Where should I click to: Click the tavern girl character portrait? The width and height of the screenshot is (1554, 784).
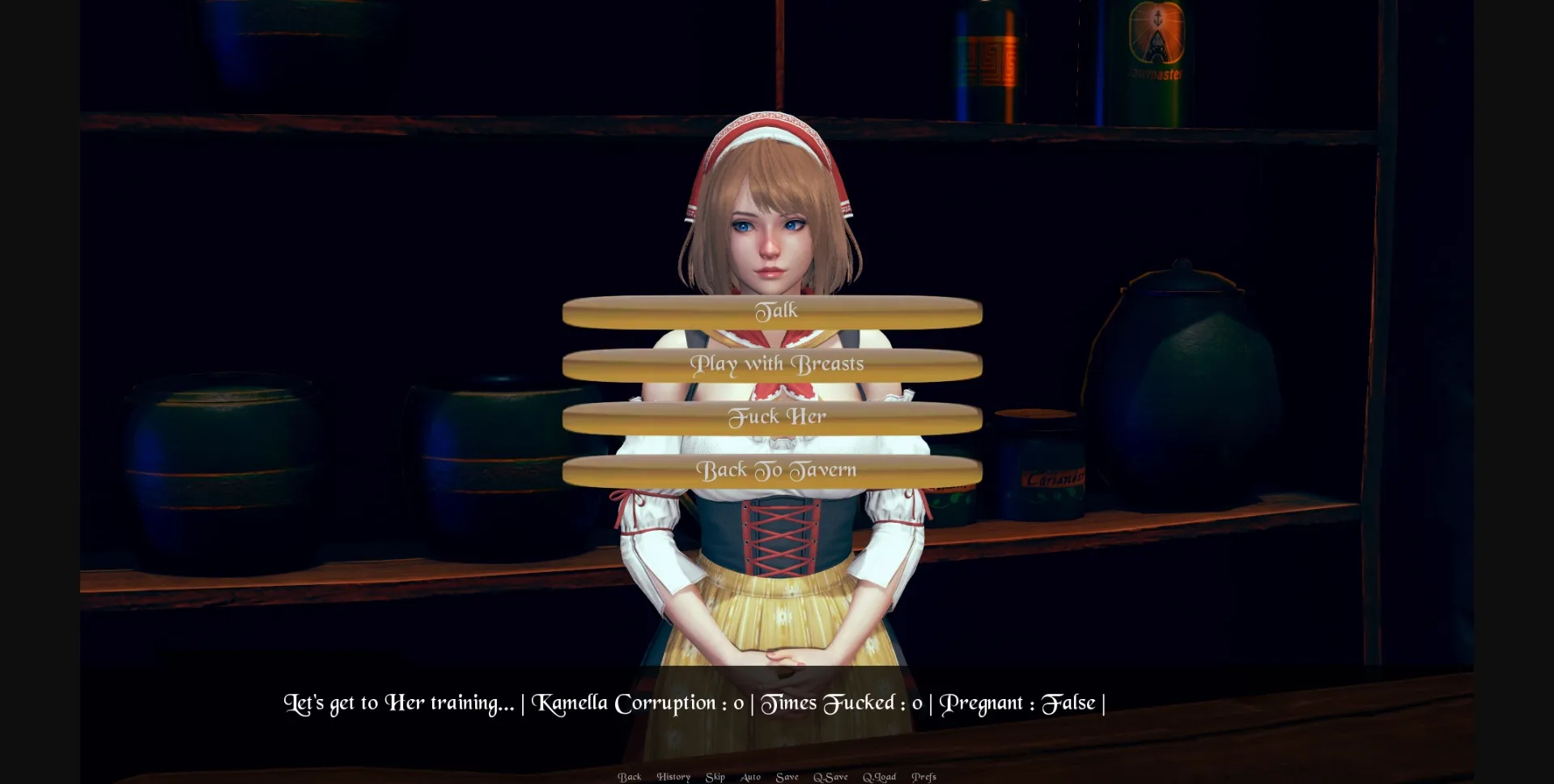pyautogui.click(x=773, y=235)
